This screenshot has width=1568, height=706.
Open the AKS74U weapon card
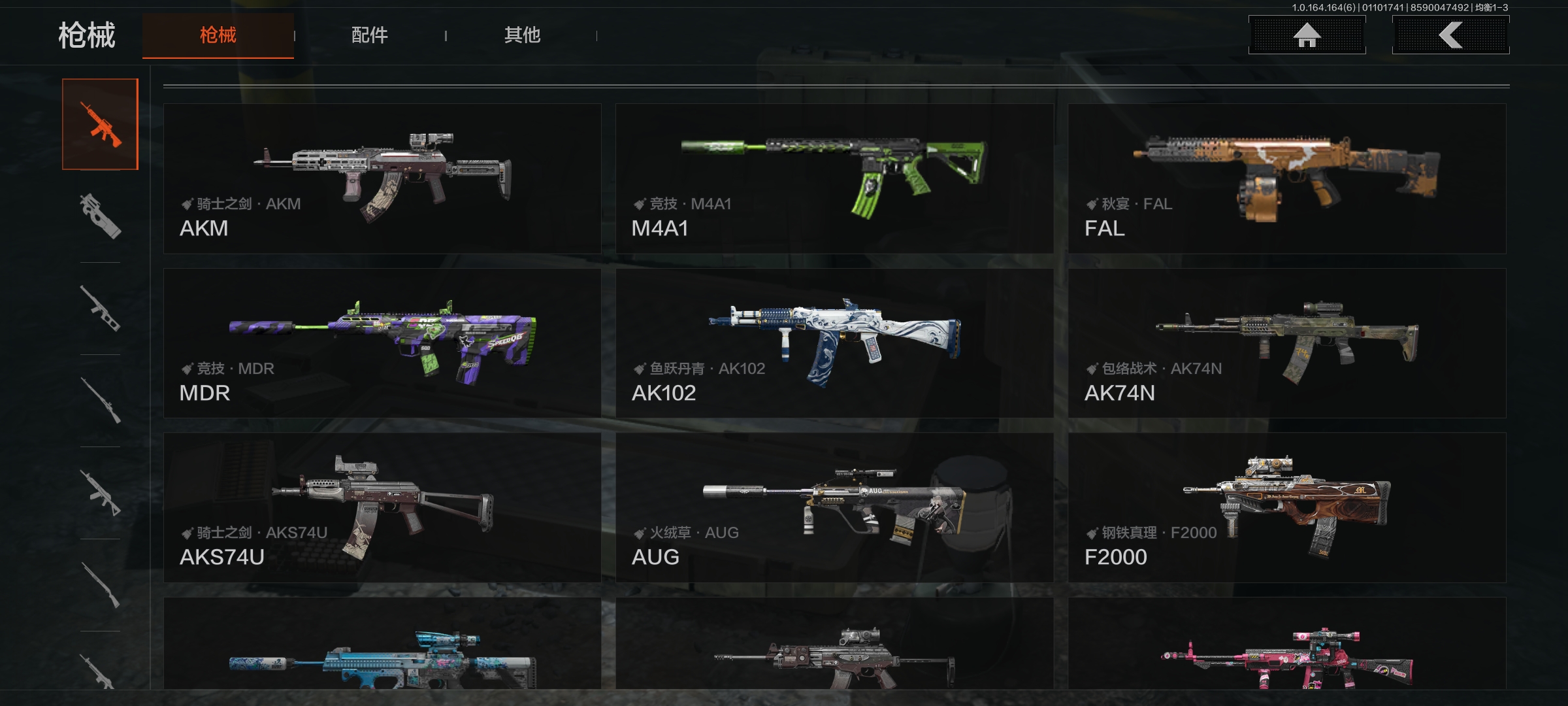point(382,507)
